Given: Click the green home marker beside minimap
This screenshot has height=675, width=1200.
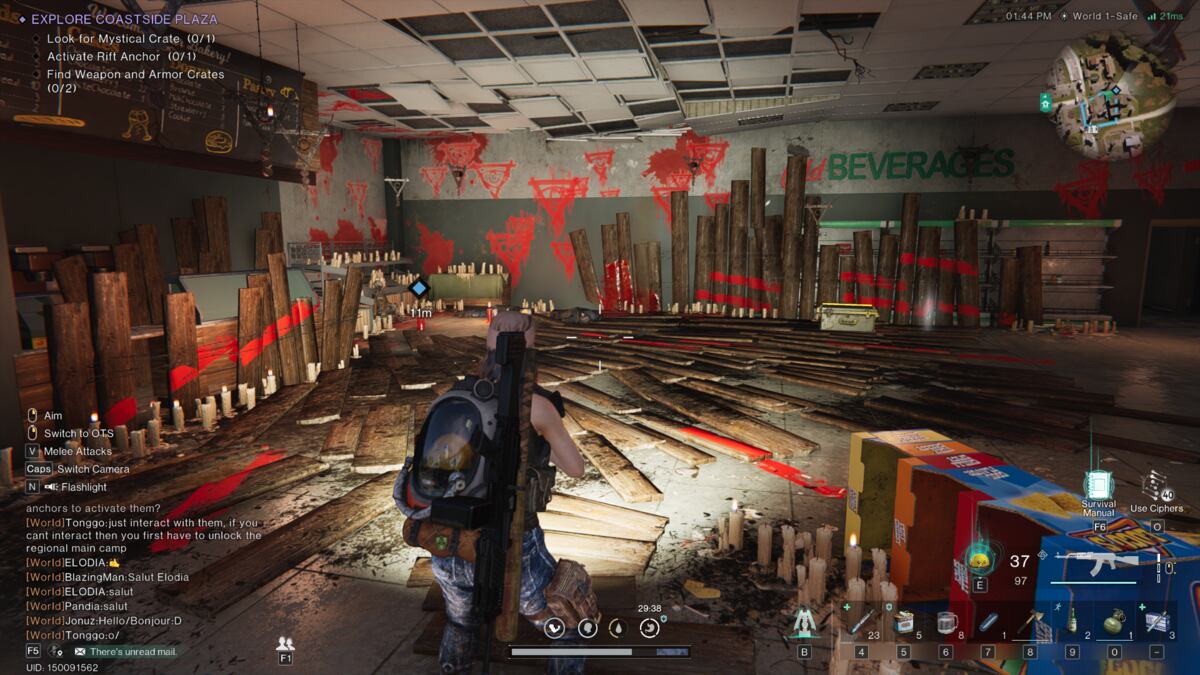Looking at the screenshot, I should [1046, 101].
